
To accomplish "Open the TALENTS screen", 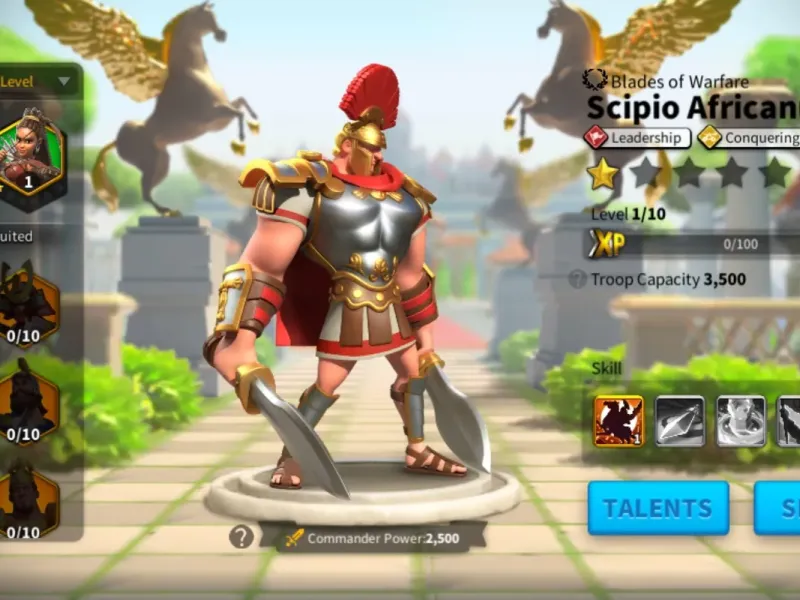I will (x=657, y=508).
